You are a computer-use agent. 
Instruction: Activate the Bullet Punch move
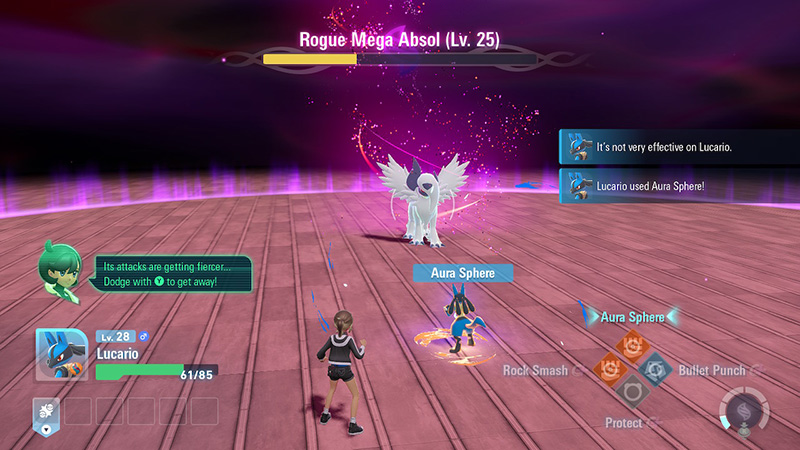pyautogui.click(x=655, y=368)
